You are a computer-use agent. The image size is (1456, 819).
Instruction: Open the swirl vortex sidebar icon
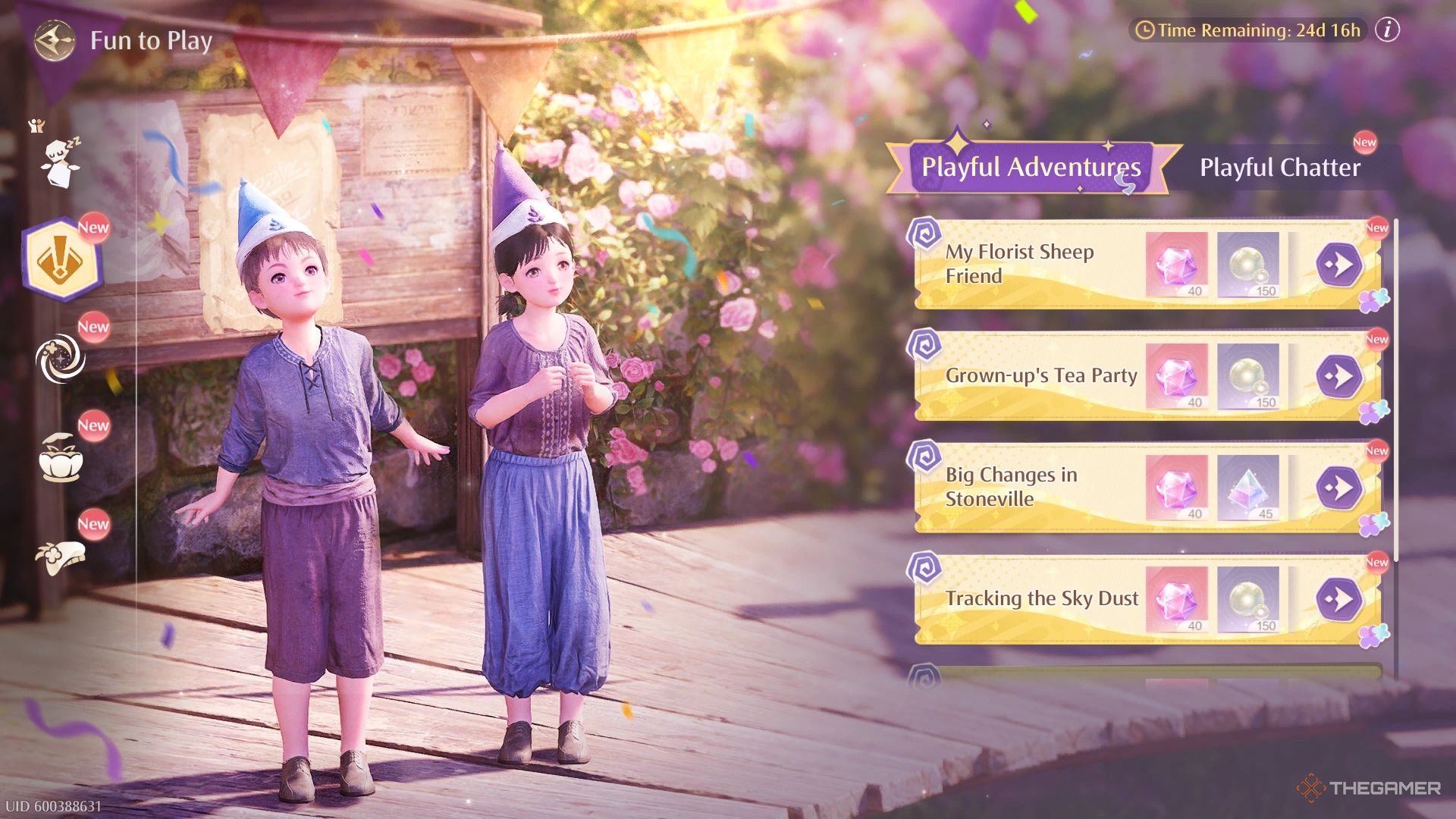[x=61, y=359]
